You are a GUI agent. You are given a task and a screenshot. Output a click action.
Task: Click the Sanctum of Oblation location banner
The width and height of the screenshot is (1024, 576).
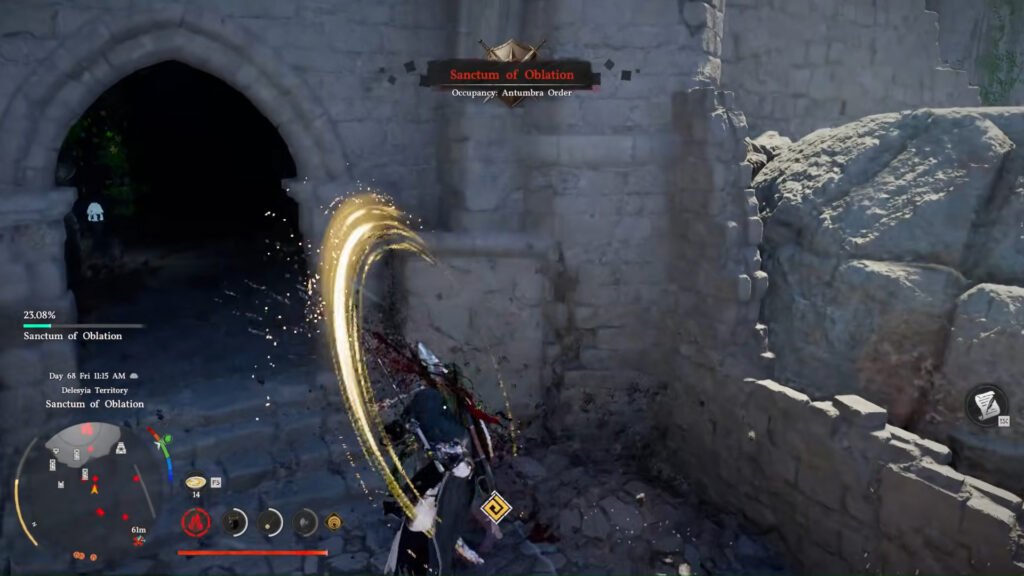click(x=511, y=75)
